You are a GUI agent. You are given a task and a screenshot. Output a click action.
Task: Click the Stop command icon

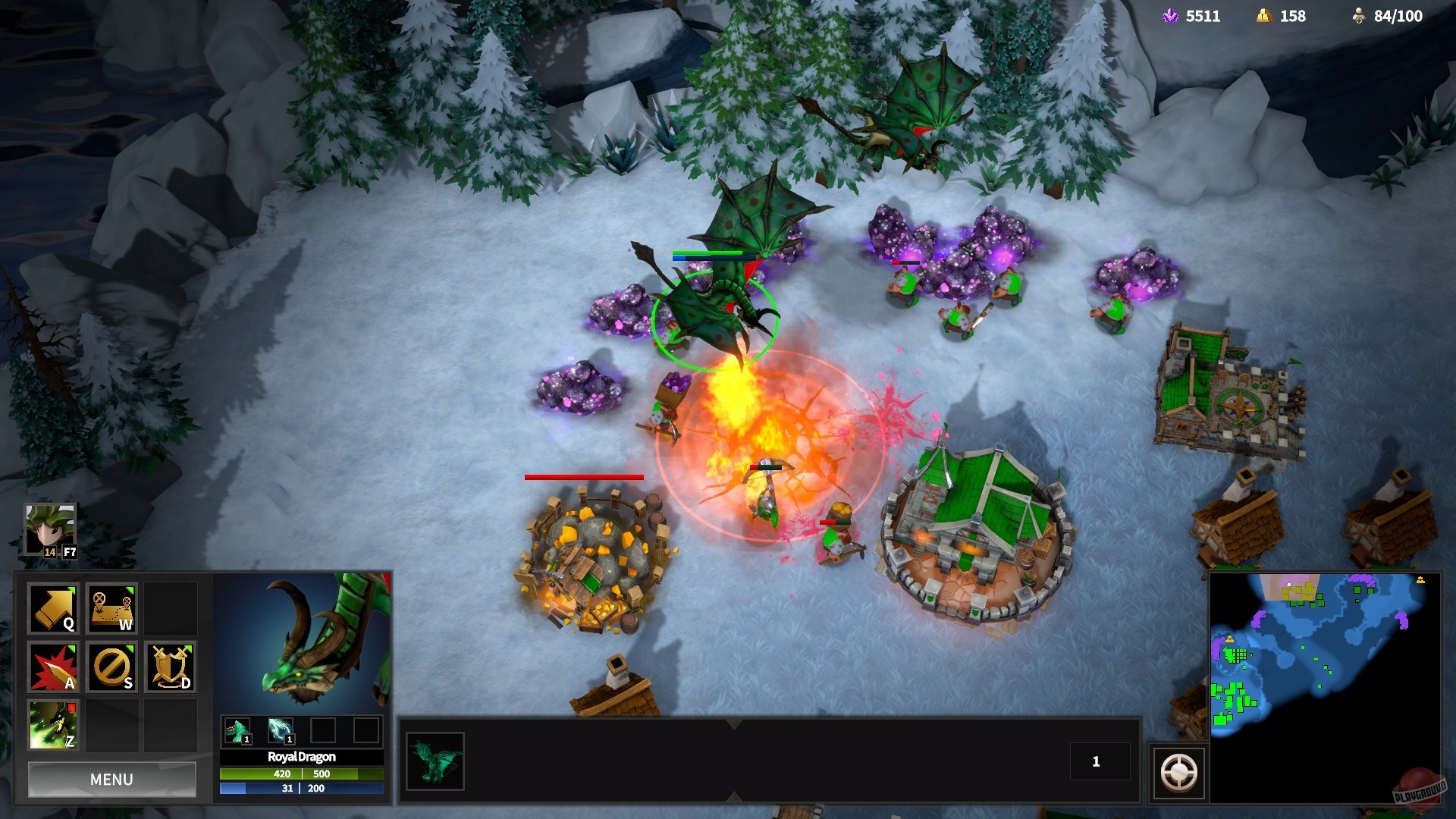(x=111, y=667)
